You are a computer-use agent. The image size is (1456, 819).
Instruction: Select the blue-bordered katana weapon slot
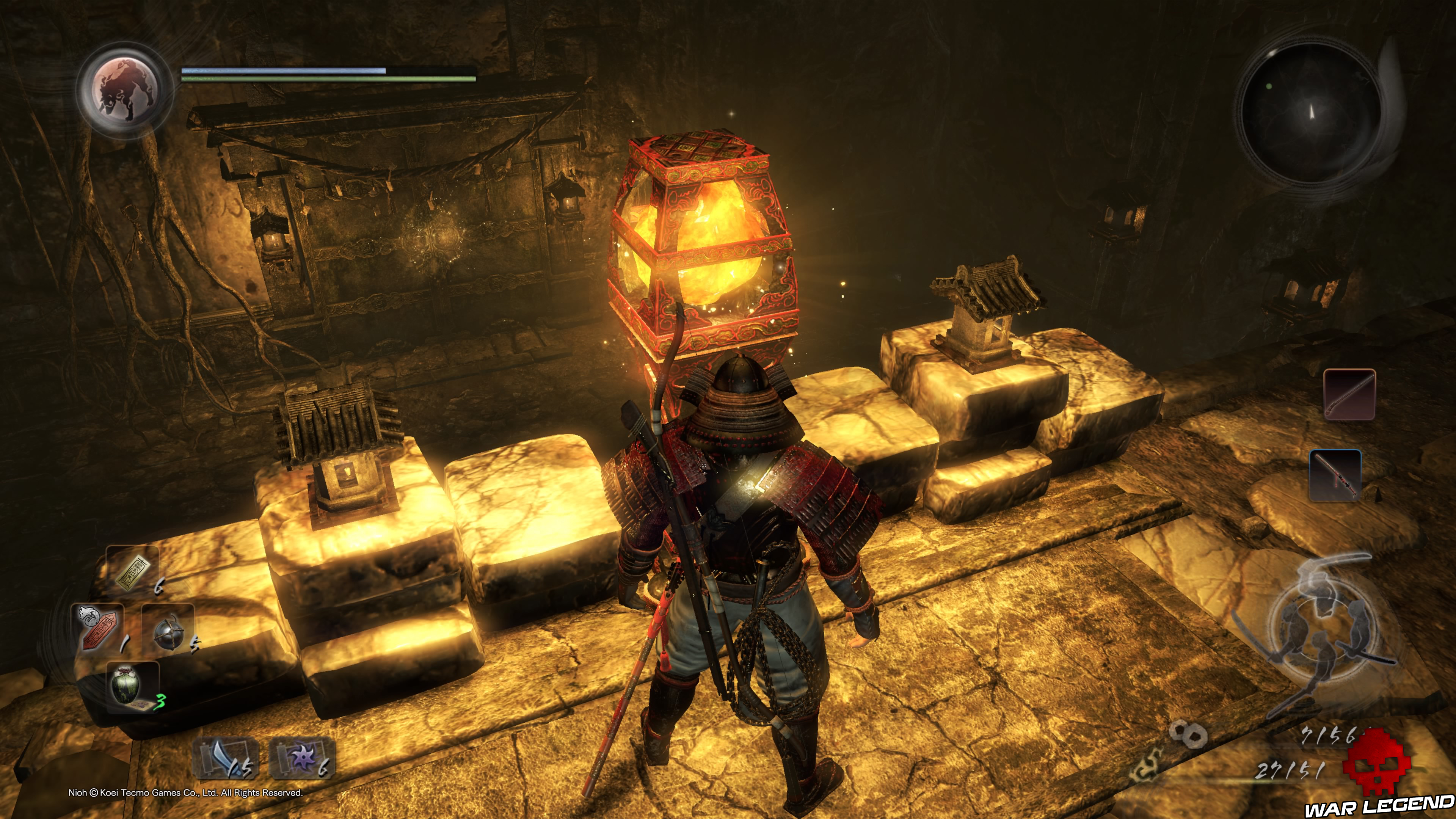click(x=1335, y=475)
